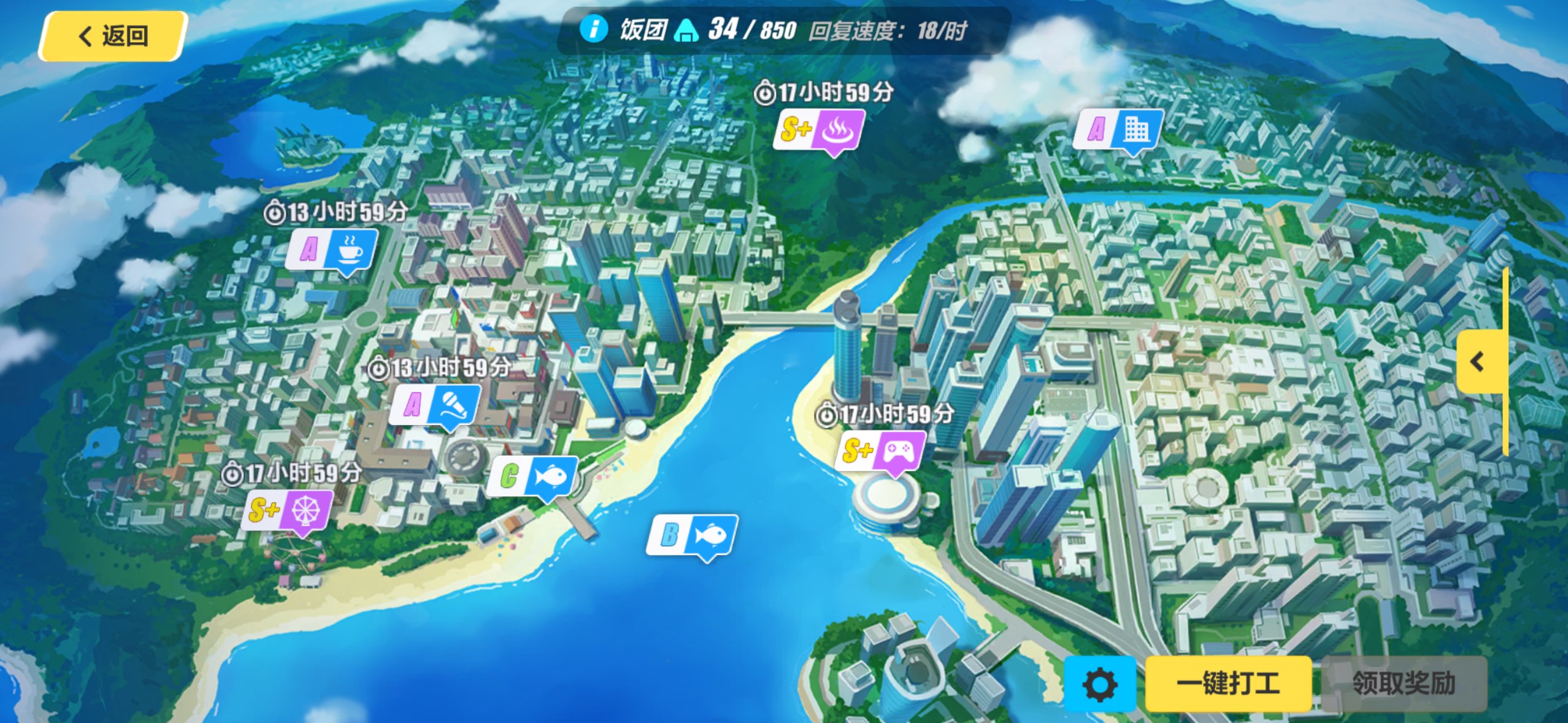Select the S+ hot spring job marker
The width and height of the screenshot is (1568, 723).
point(819,129)
